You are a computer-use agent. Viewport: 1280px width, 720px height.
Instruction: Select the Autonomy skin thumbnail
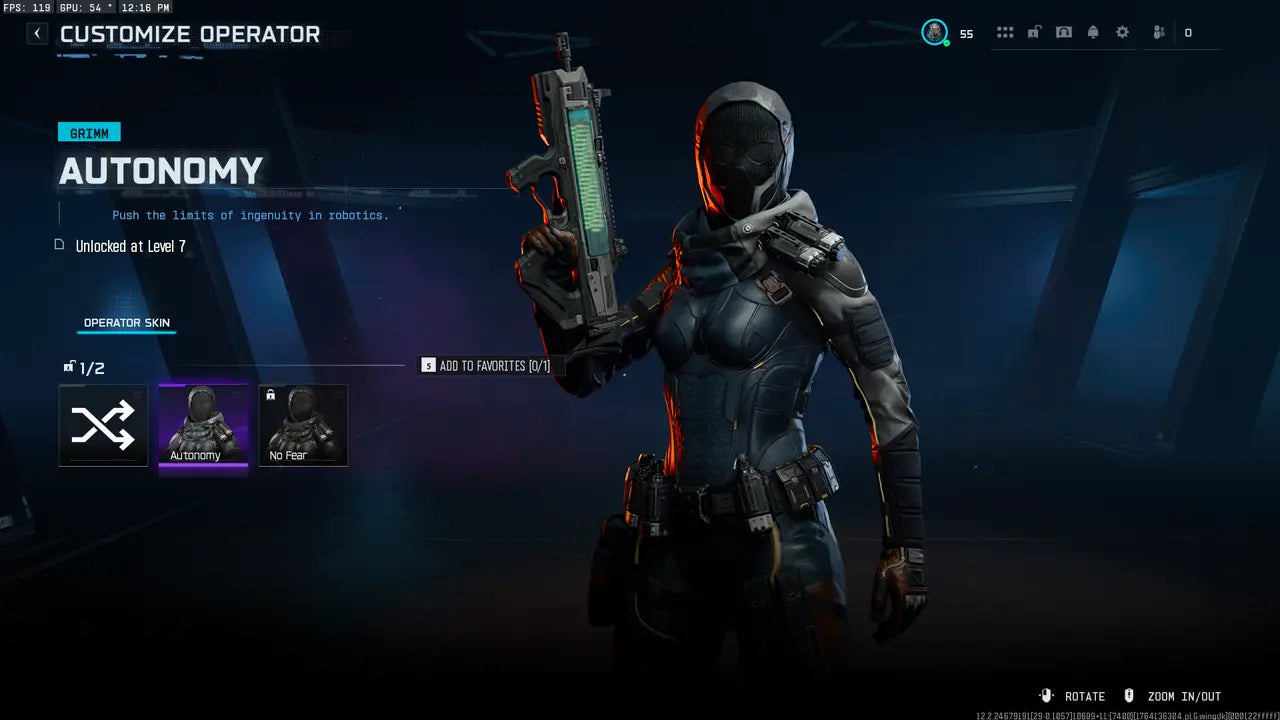[204, 425]
